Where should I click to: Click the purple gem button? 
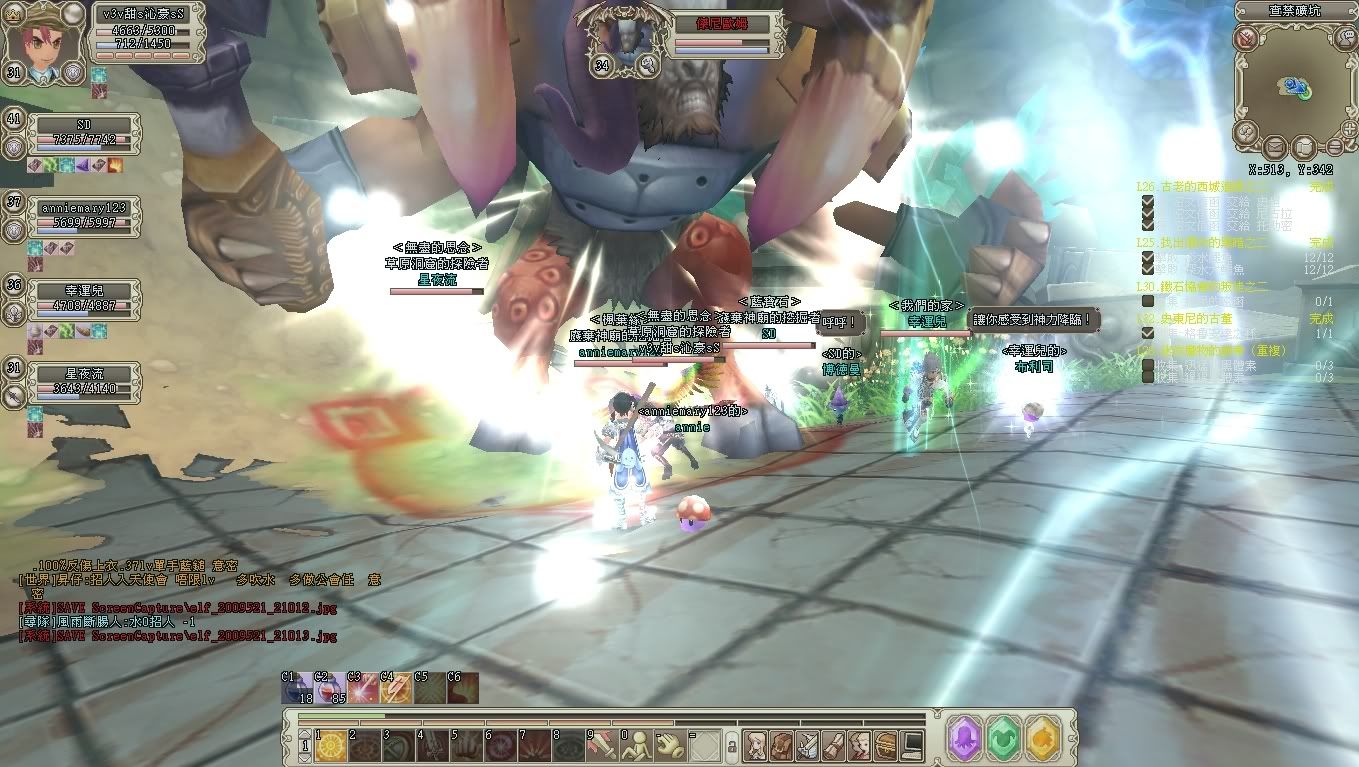coord(966,738)
